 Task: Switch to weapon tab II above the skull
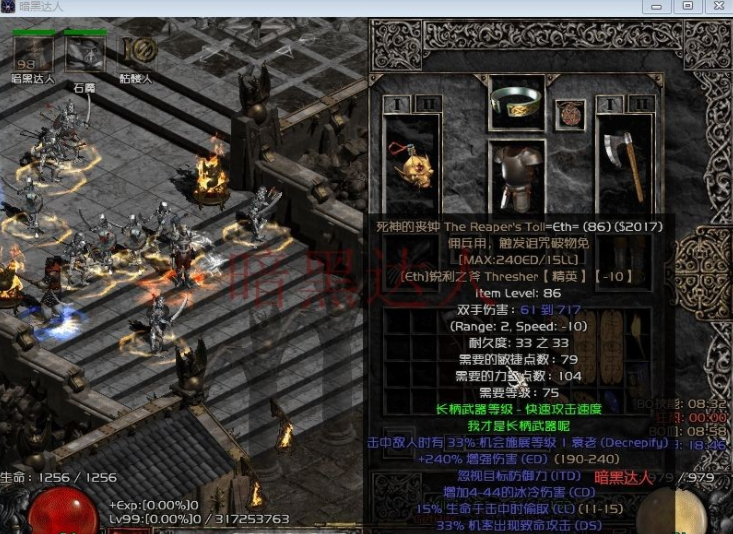(426, 103)
